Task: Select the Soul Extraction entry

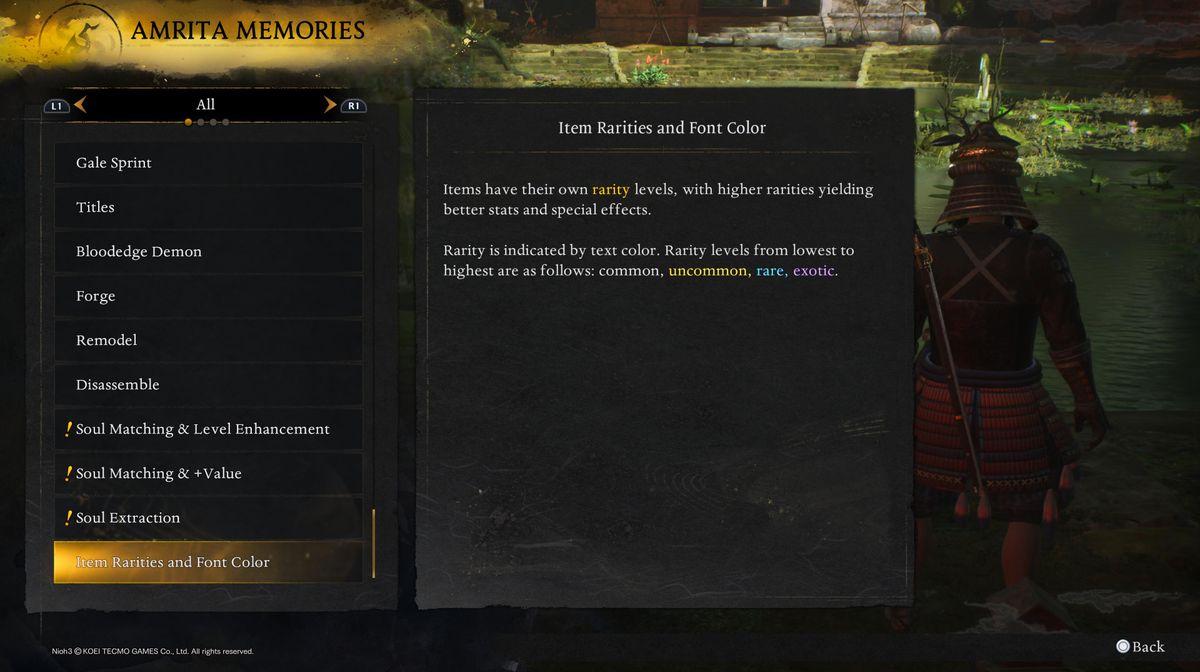Action: pyautogui.click(x=208, y=518)
